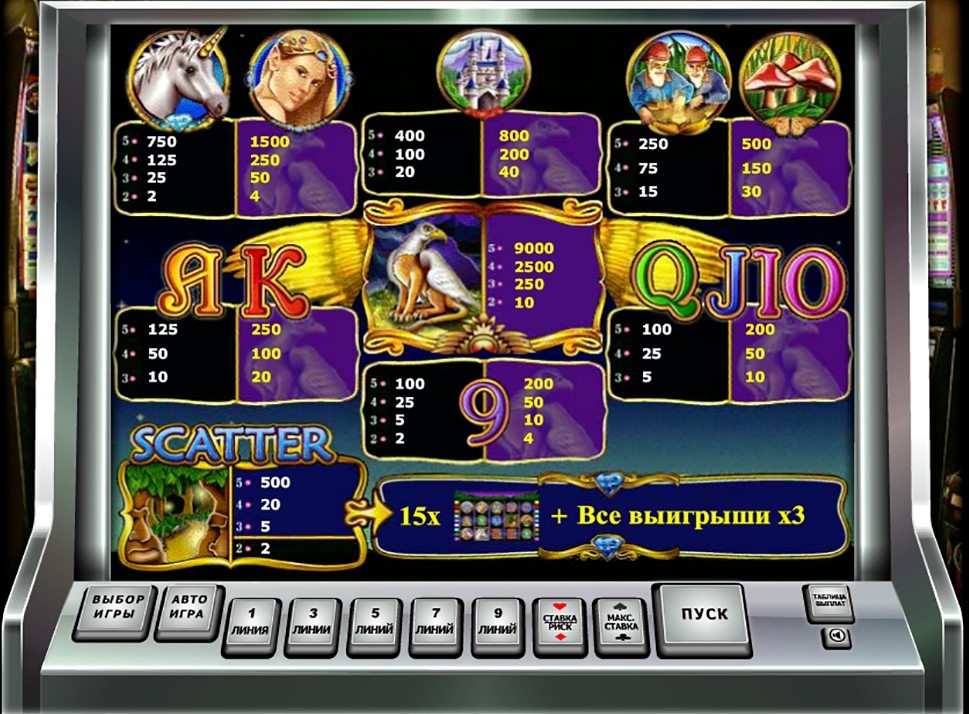Choose the 7 ЛИНИЙ button
The image size is (969, 714).
[x=436, y=626]
